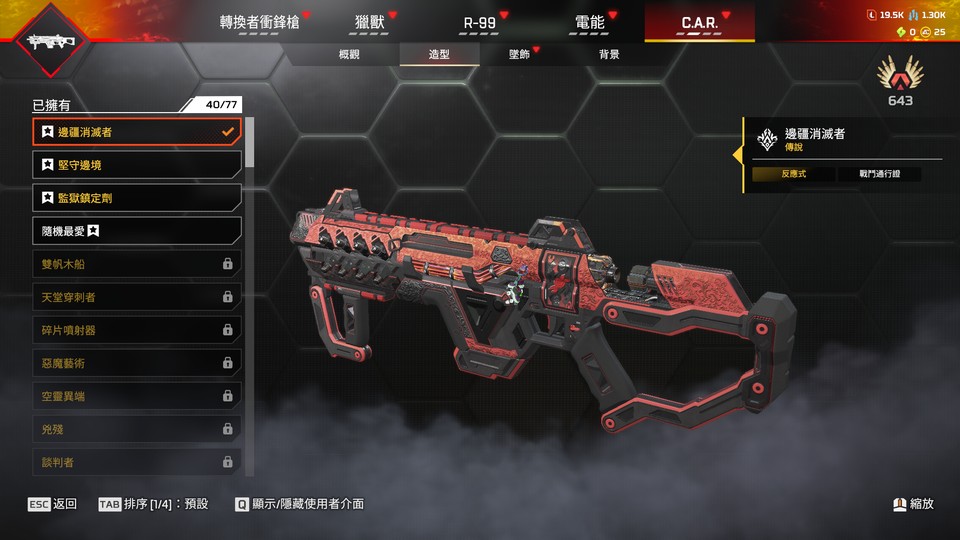
Task: Preview the locked 雙帆木船 skin
Action: click(x=136, y=264)
